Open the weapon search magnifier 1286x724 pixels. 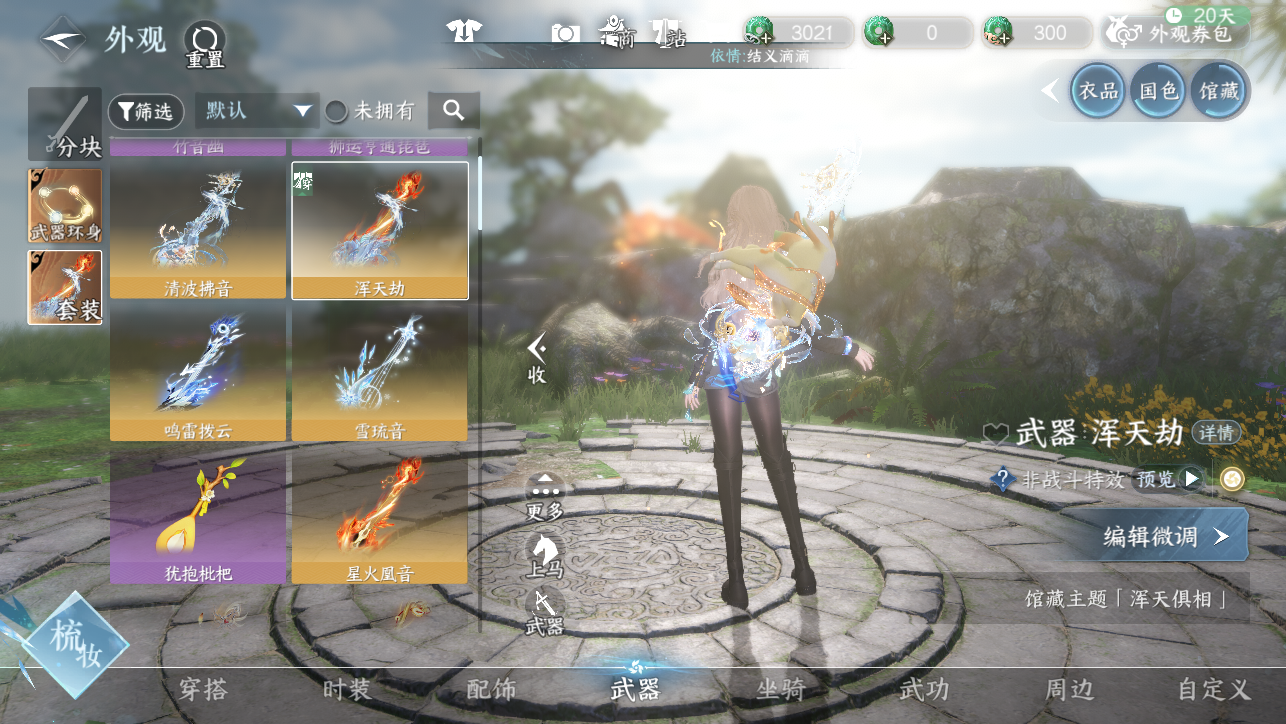coord(454,111)
